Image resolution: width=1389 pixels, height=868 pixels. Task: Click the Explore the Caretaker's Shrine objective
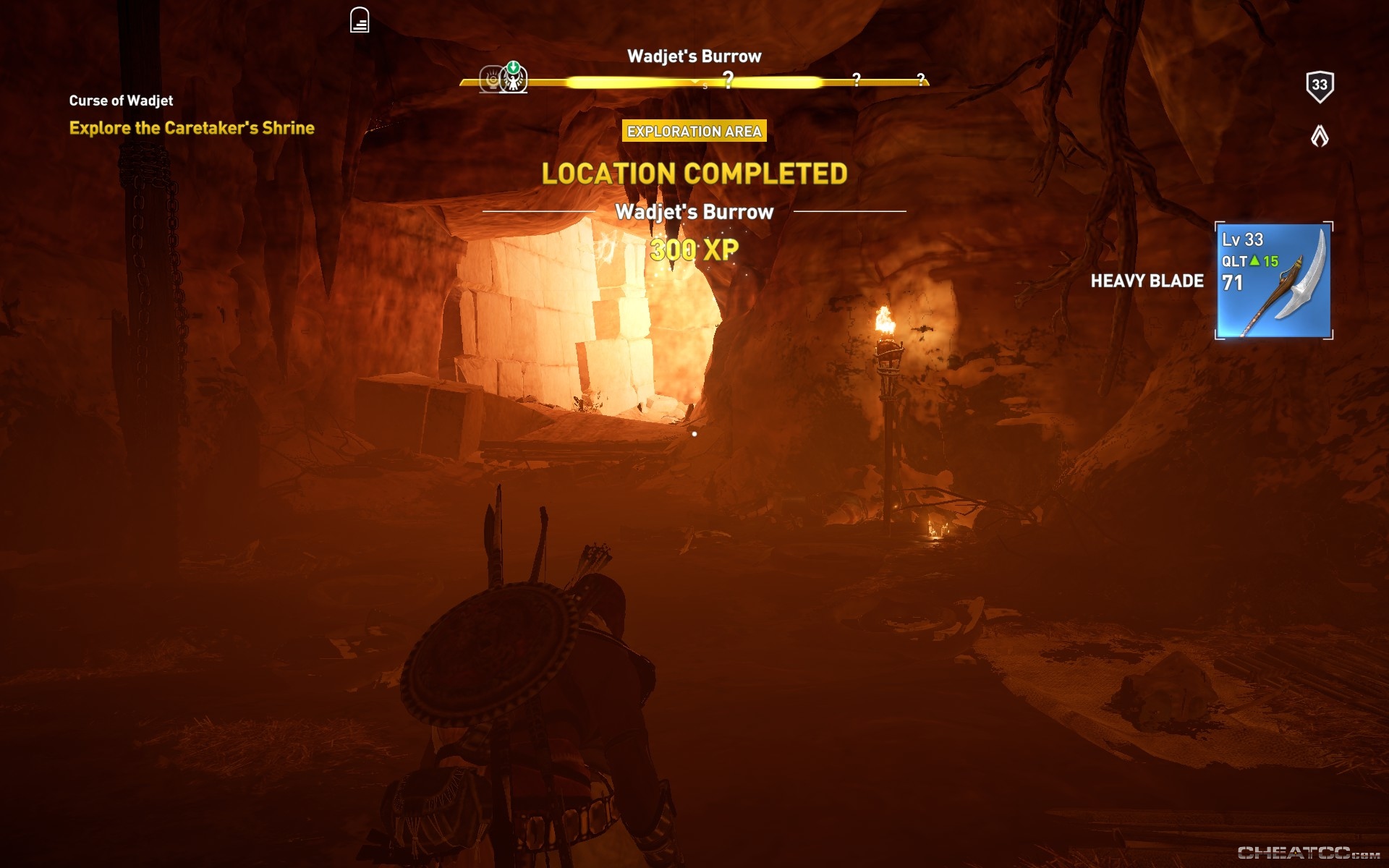[x=192, y=129]
